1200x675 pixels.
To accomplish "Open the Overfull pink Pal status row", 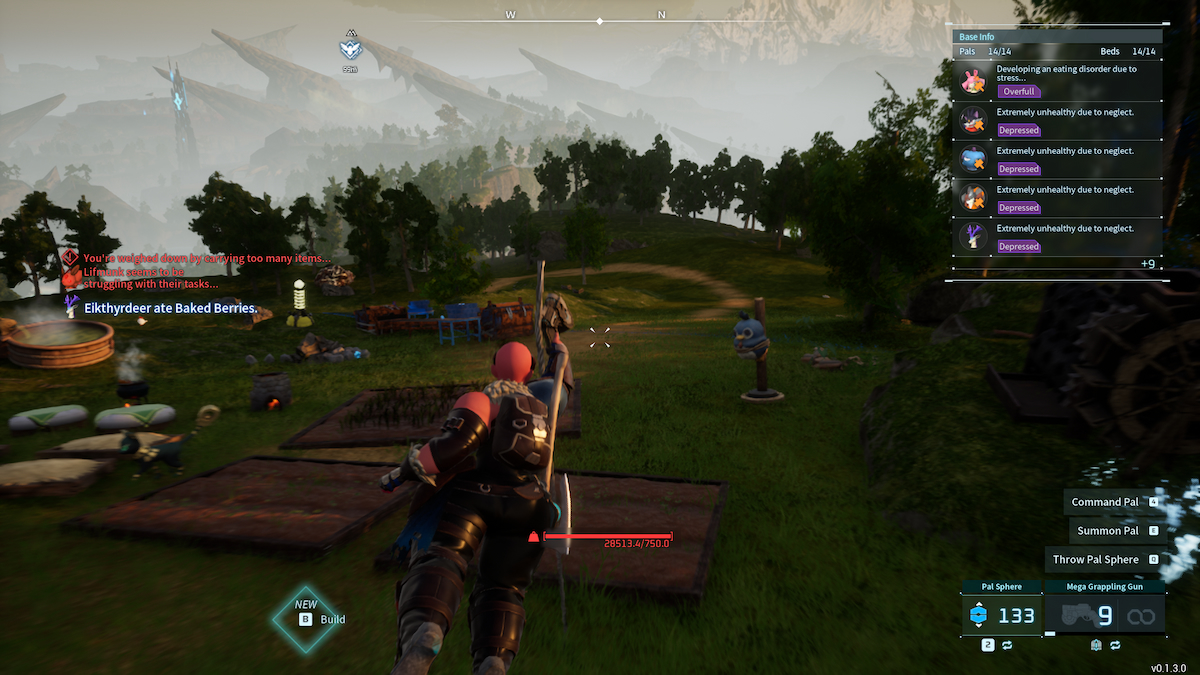I will coord(1058,82).
